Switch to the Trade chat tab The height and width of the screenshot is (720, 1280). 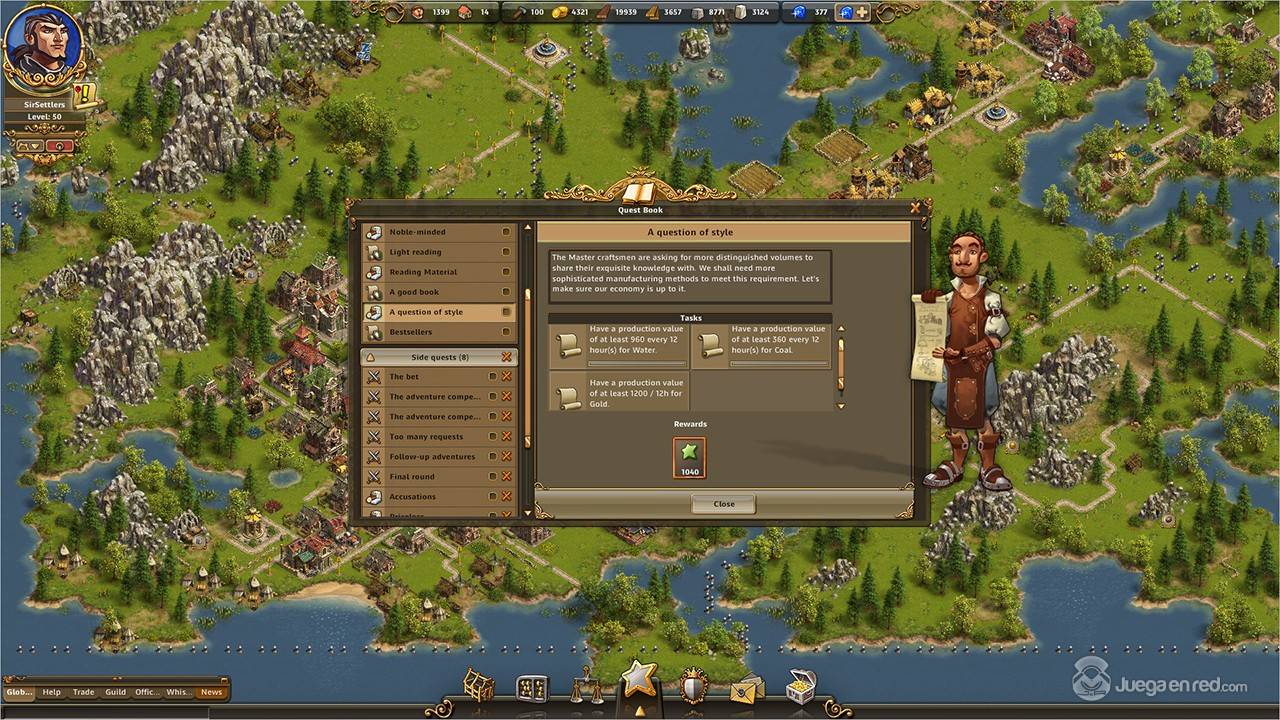84,692
